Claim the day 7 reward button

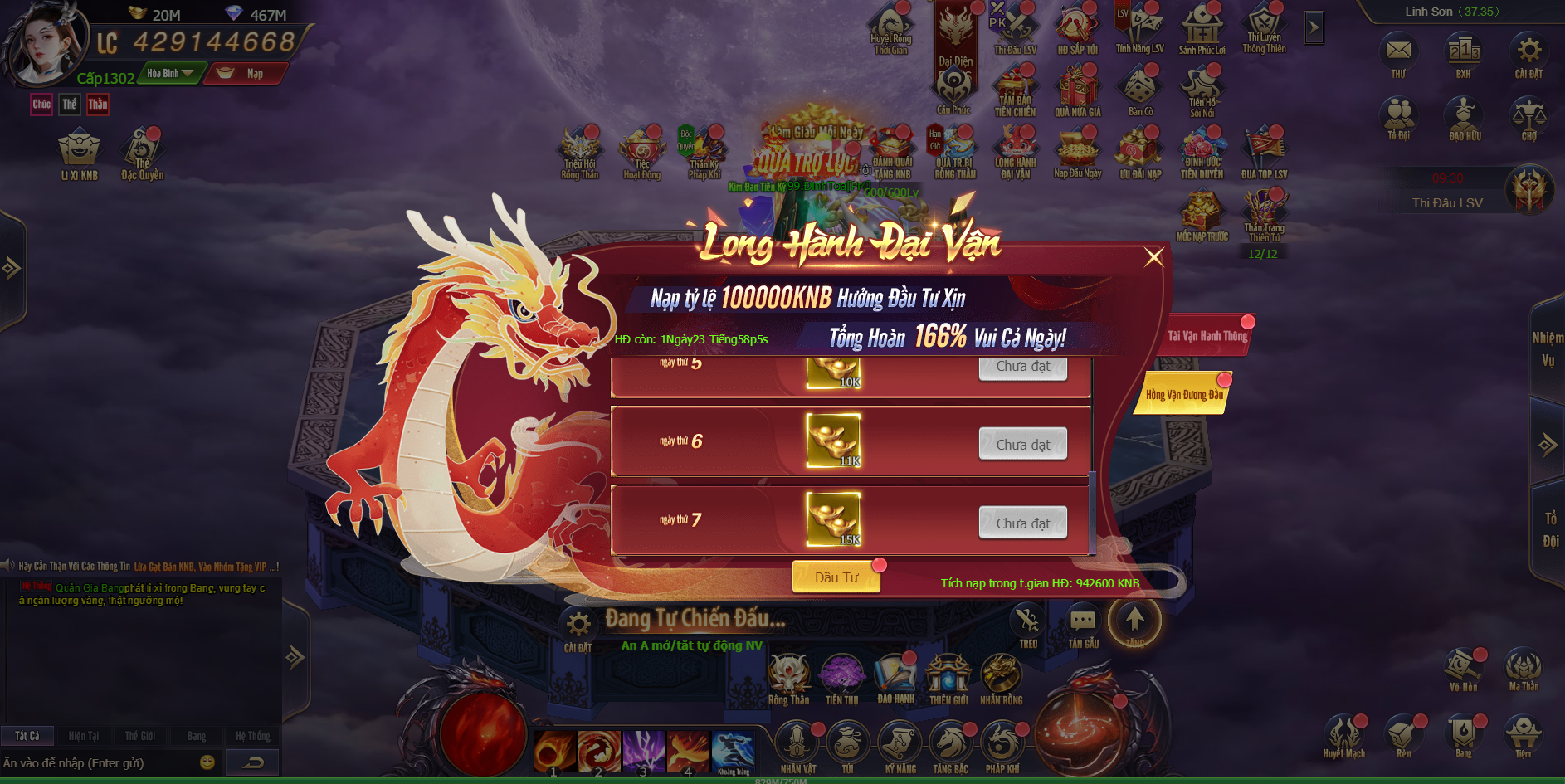(x=1022, y=523)
